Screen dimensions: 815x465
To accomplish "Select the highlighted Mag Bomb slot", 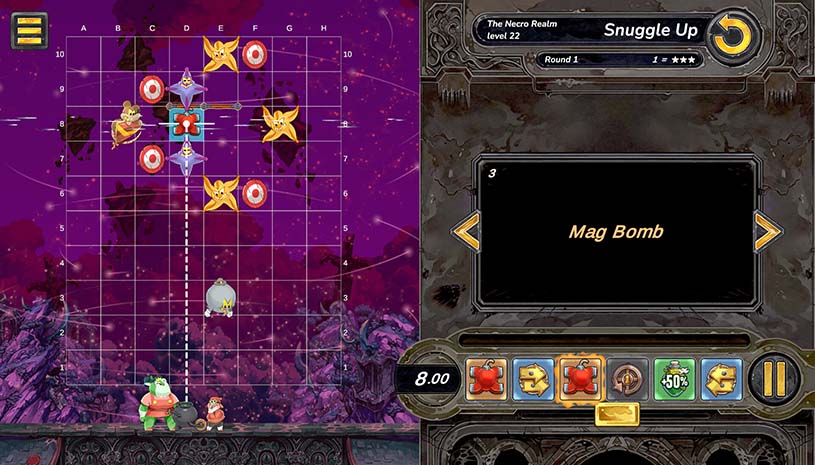I will [579, 379].
